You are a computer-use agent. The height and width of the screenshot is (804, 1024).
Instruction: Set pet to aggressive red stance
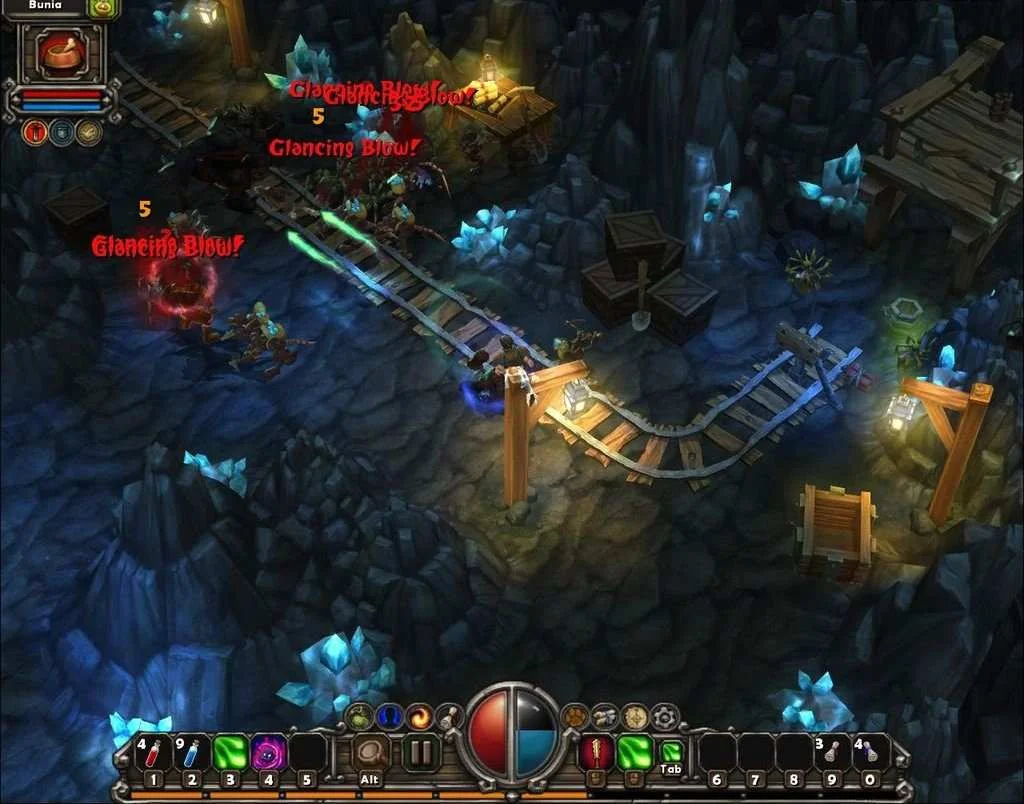tap(35, 132)
